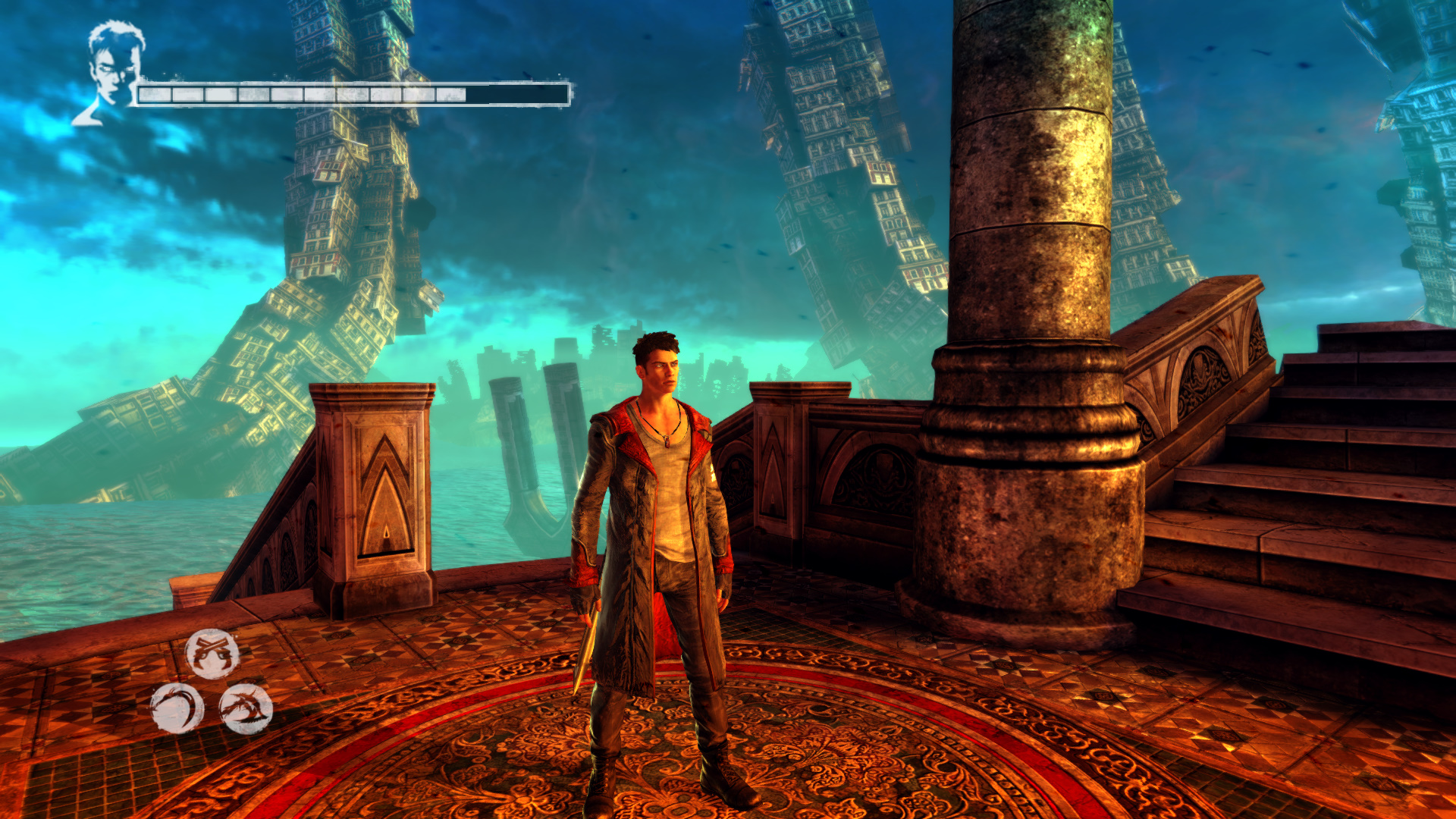Image resolution: width=1456 pixels, height=819 pixels.
Task: Choose the curved scythe weapon icon
Action: click(x=177, y=708)
